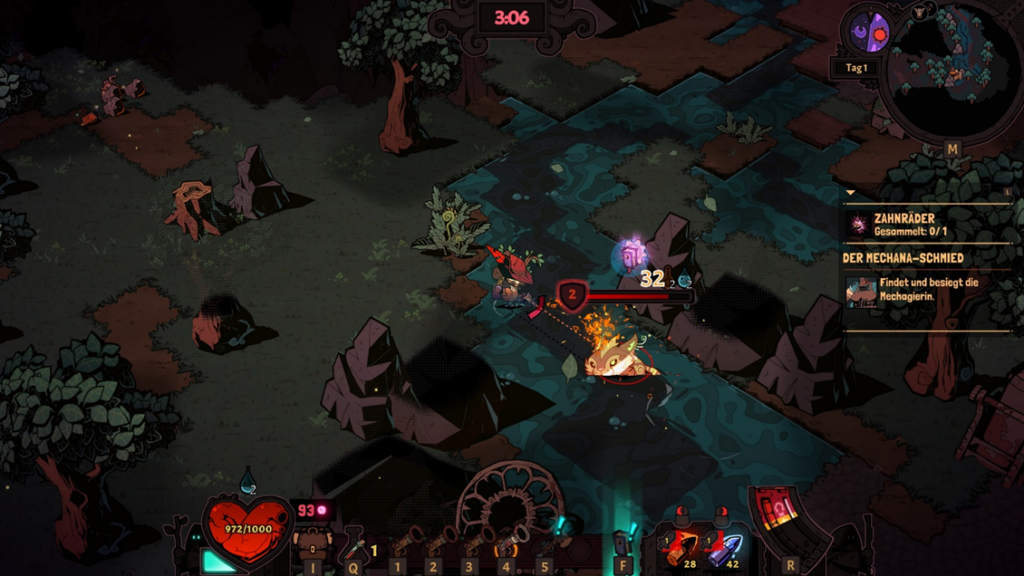This screenshot has width=1024, height=576.
Task: Use the health potion slot
Action: (355, 547)
